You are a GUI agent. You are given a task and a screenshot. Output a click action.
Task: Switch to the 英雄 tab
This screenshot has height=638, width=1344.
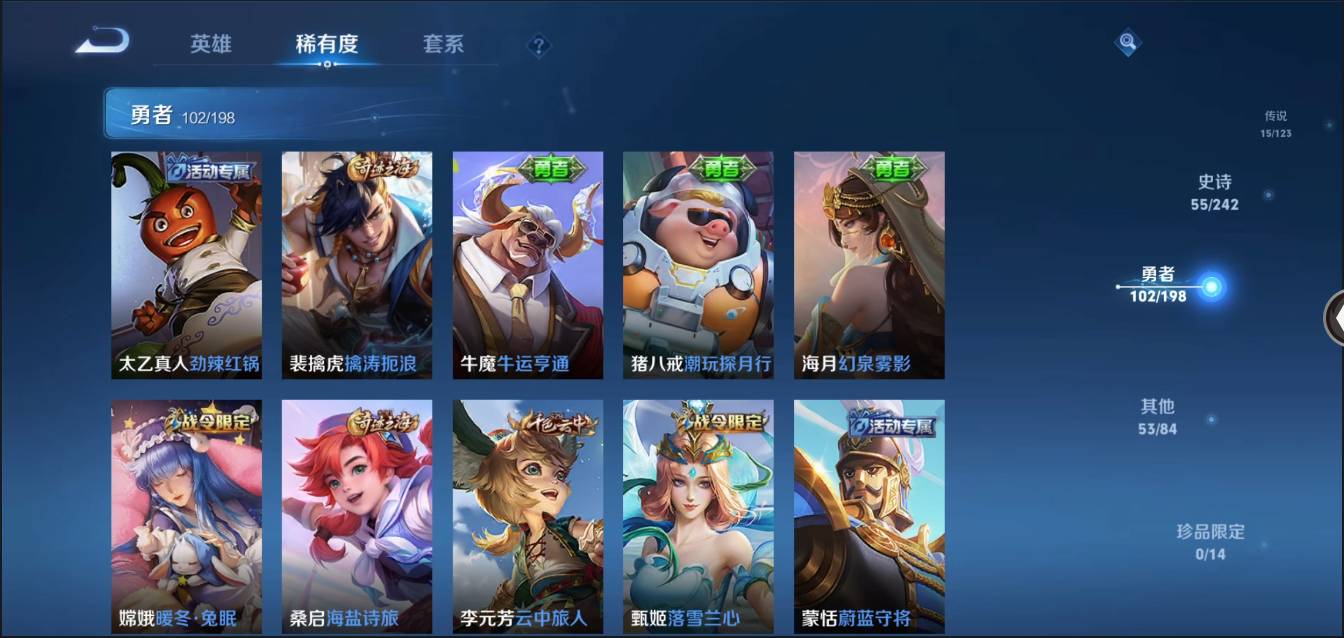211,44
